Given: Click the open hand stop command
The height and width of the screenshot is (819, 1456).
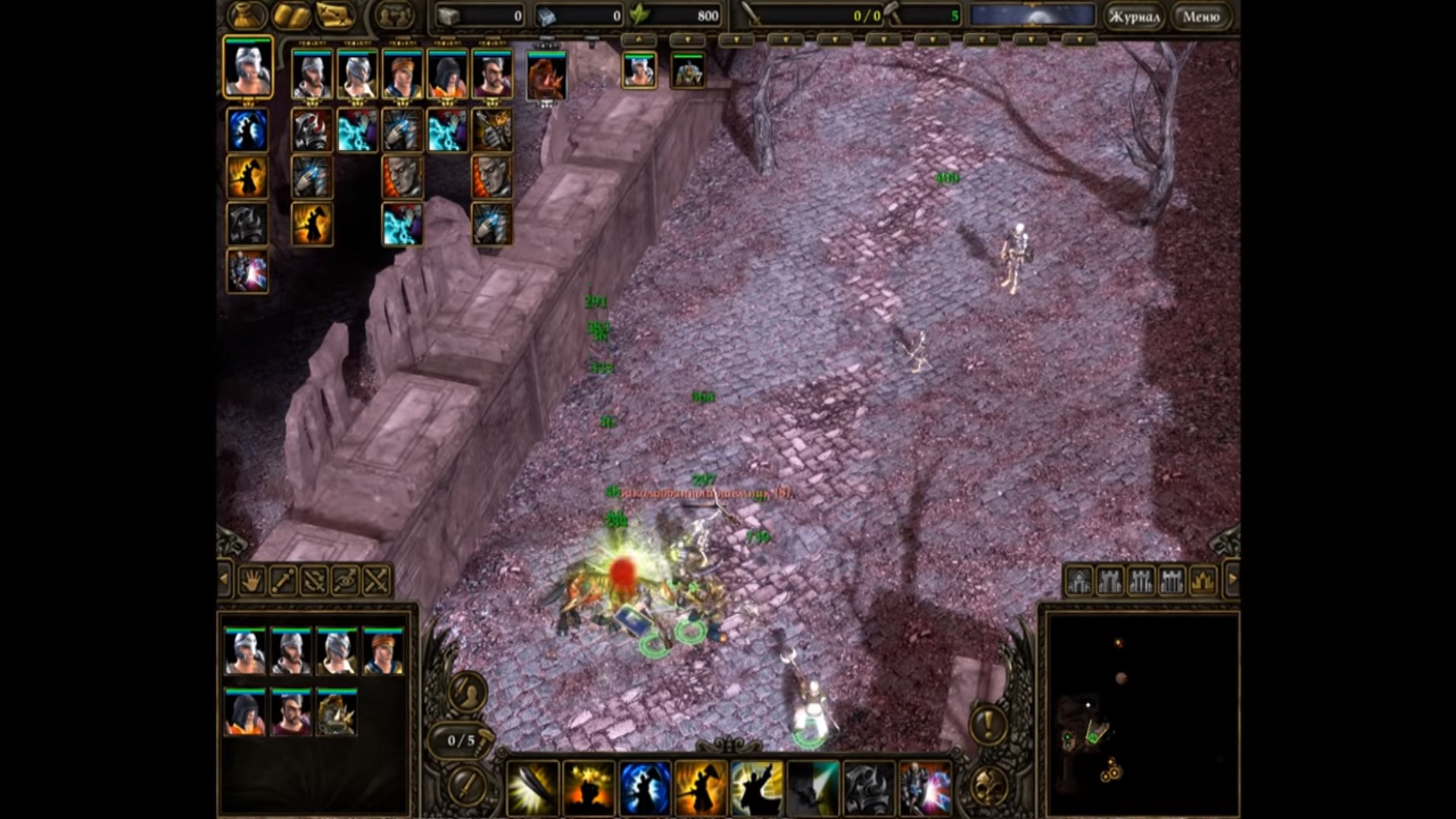Looking at the screenshot, I should (251, 581).
